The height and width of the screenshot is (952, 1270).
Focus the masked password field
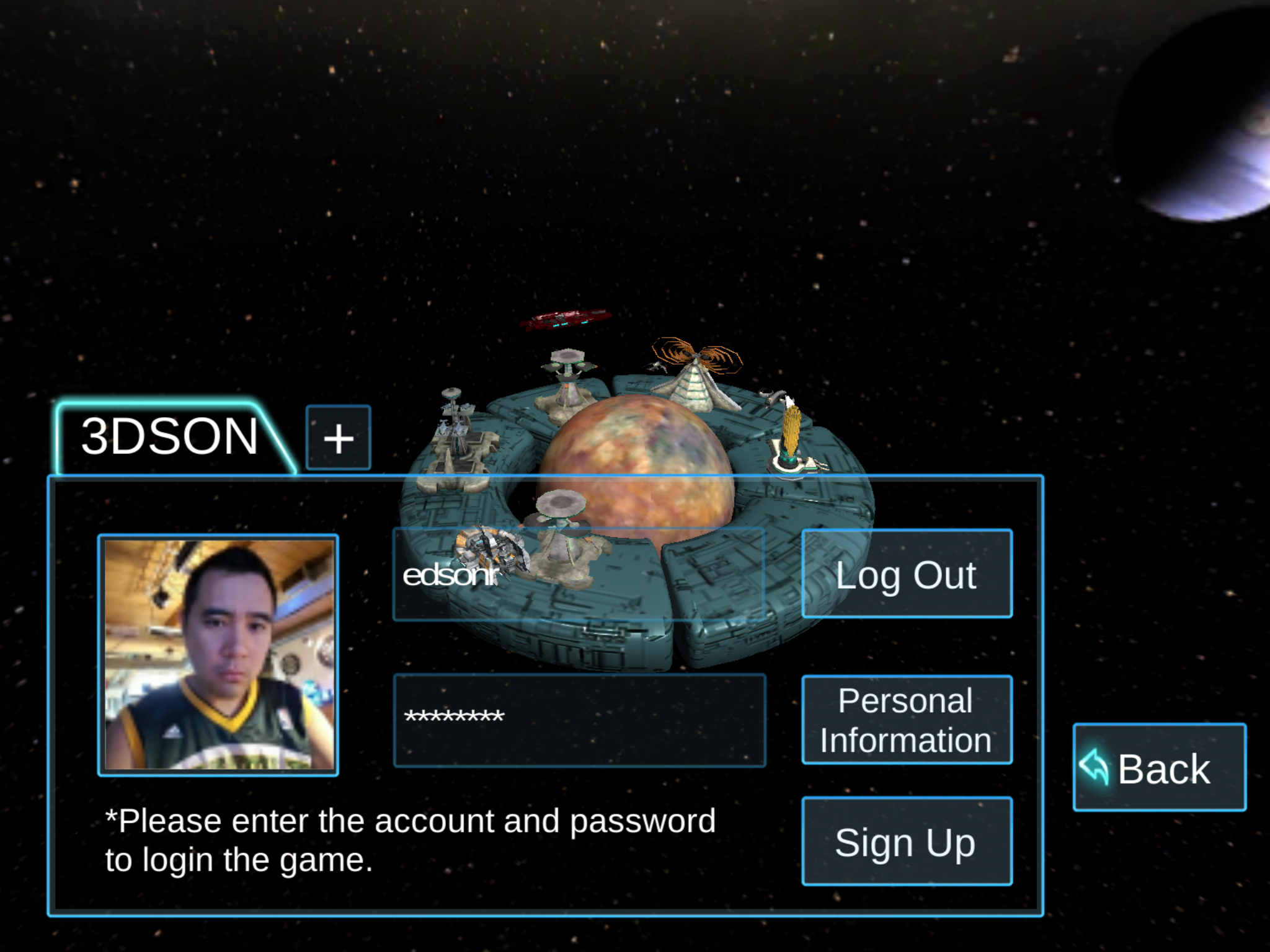click(579, 720)
